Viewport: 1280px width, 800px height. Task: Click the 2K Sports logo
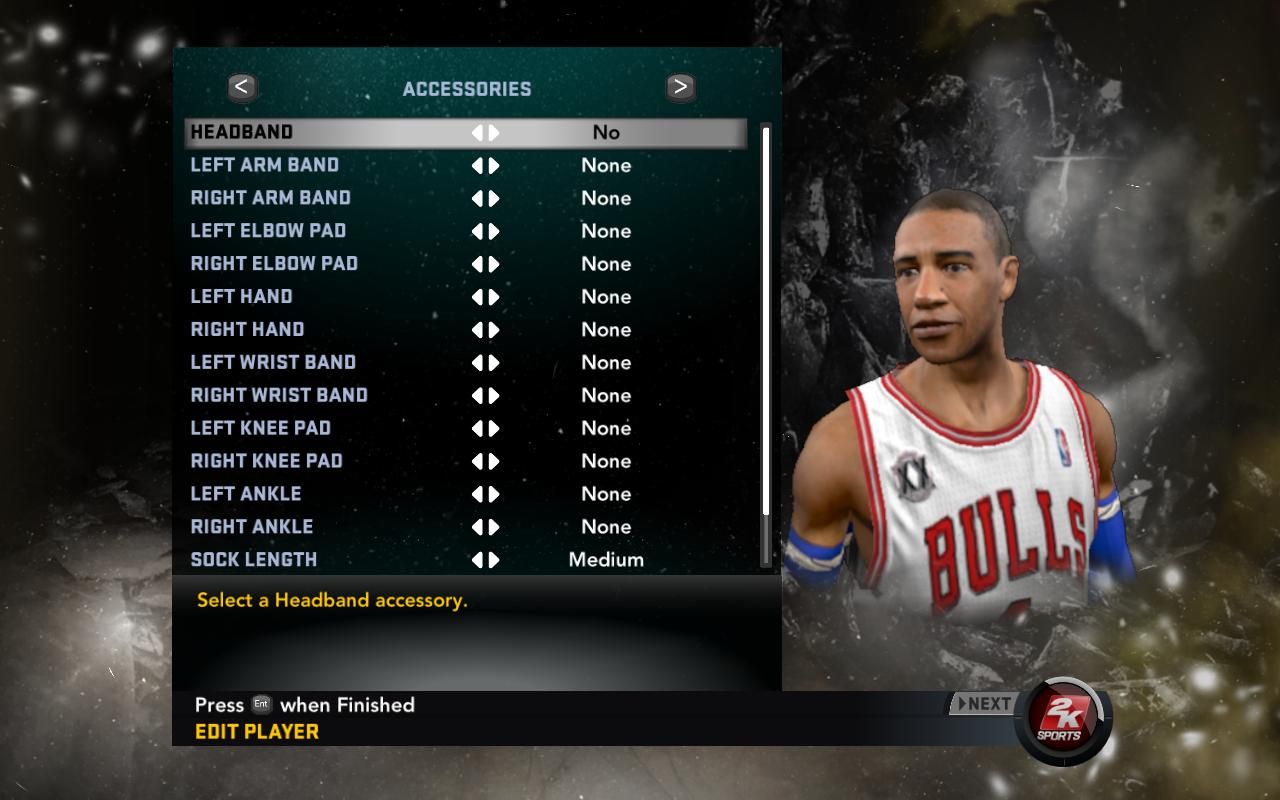click(x=1060, y=720)
